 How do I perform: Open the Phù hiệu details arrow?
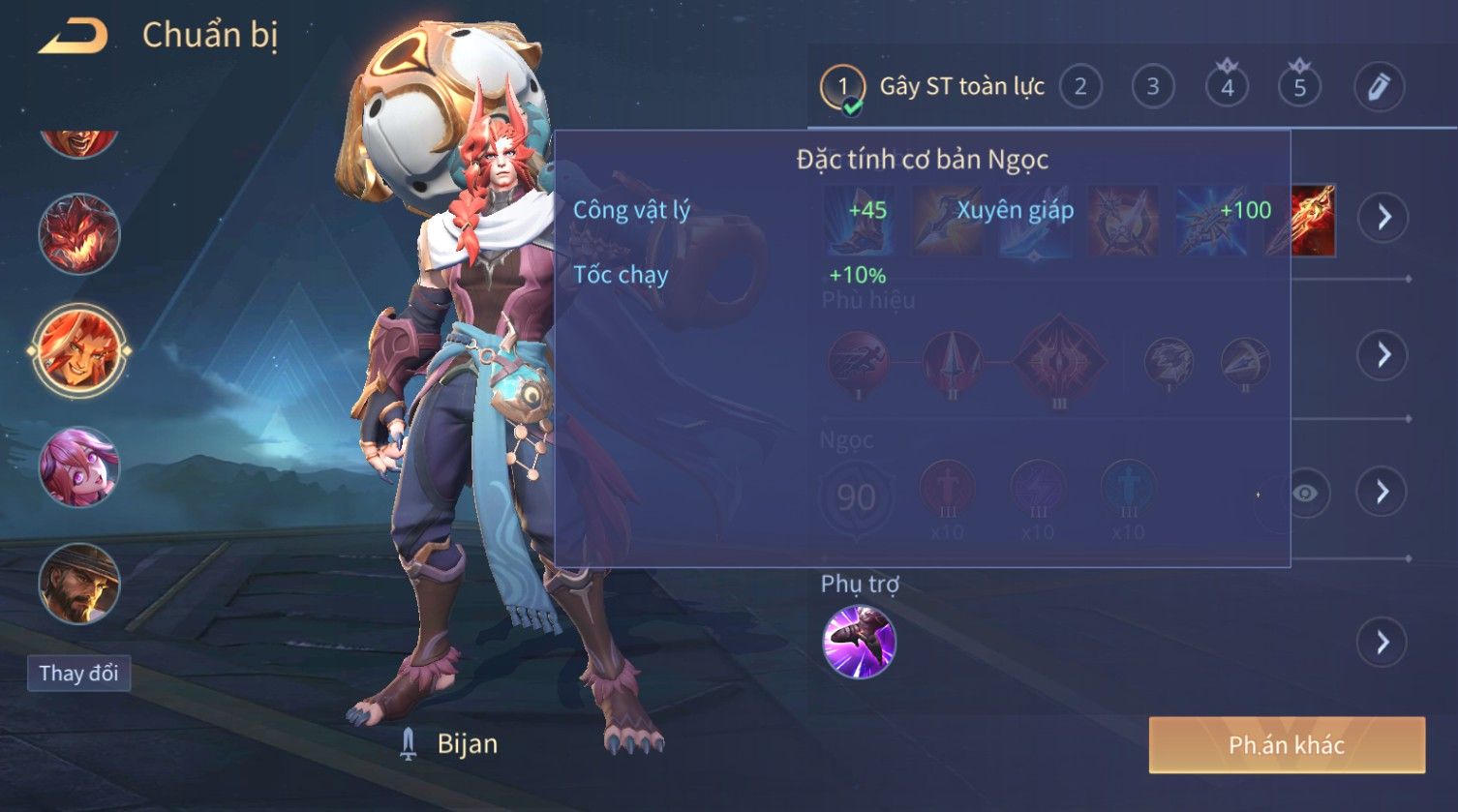[1382, 355]
